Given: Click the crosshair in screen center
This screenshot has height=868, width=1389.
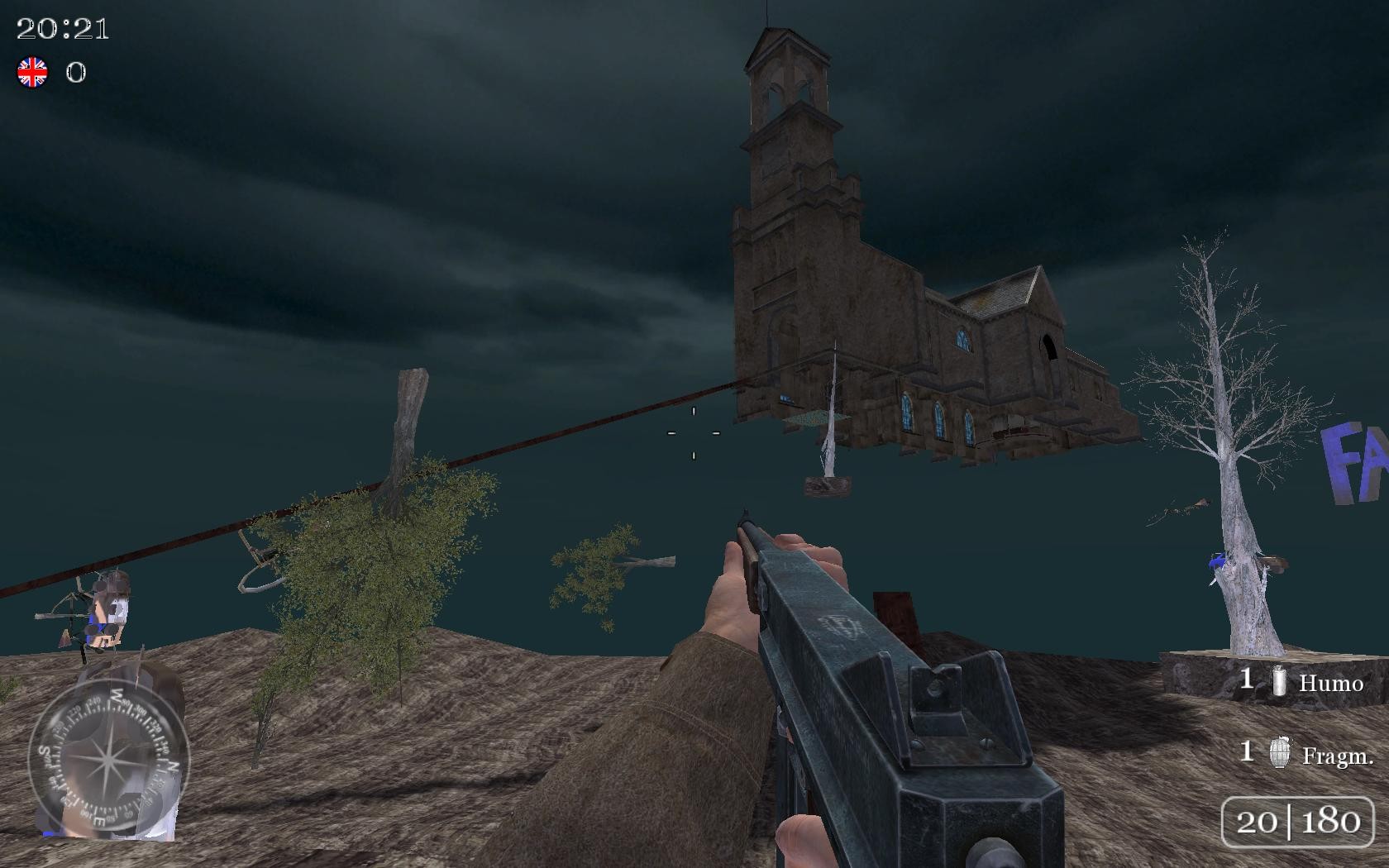Looking at the screenshot, I should 693,432.
